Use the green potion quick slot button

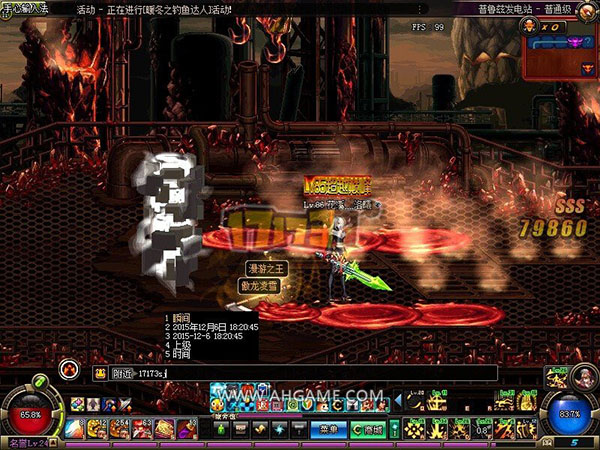(222, 429)
